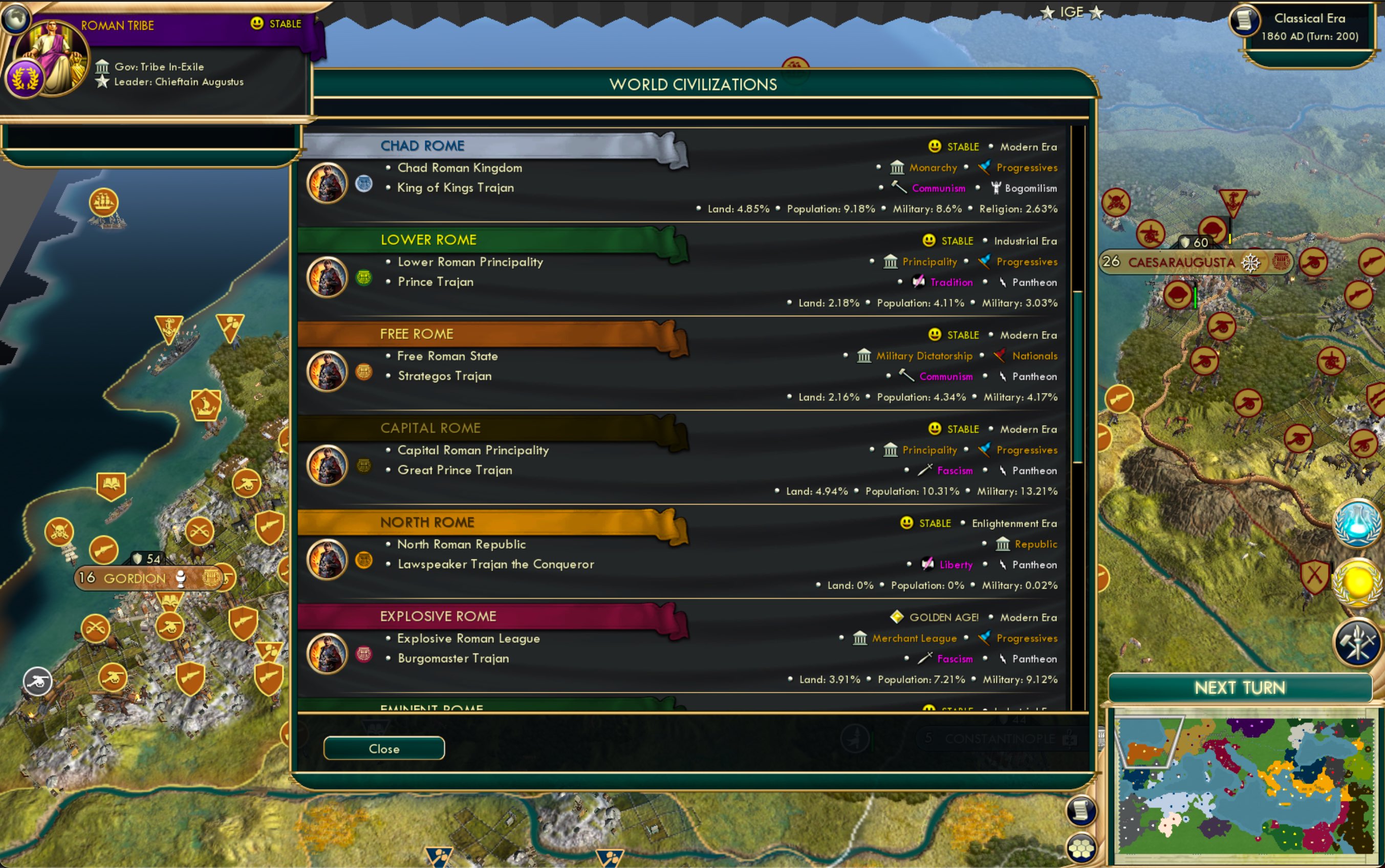The width and height of the screenshot is (1385, 868).
Task: Click the social policies torch-and-hammer button
Action: pyautogui.click(x=1358, y=640)
